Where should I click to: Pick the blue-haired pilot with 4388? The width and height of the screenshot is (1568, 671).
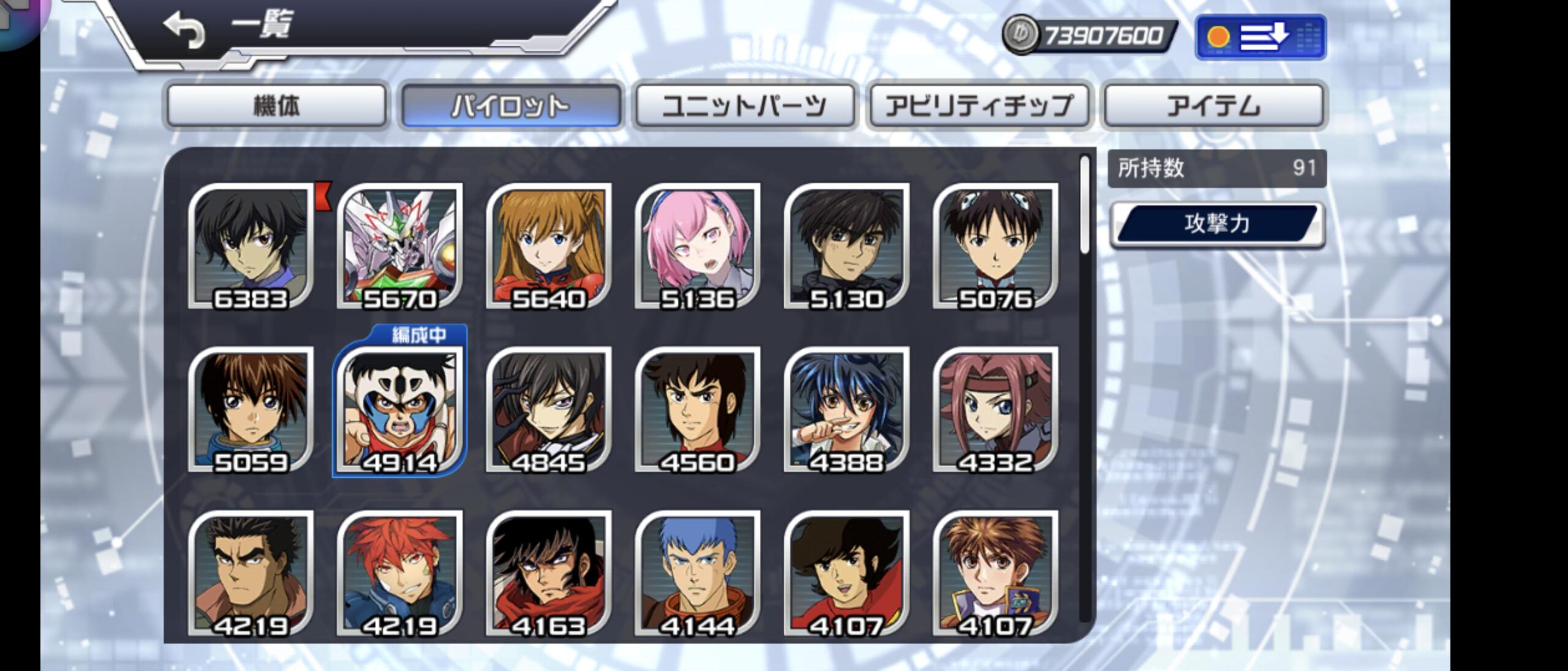coord(846,410)
